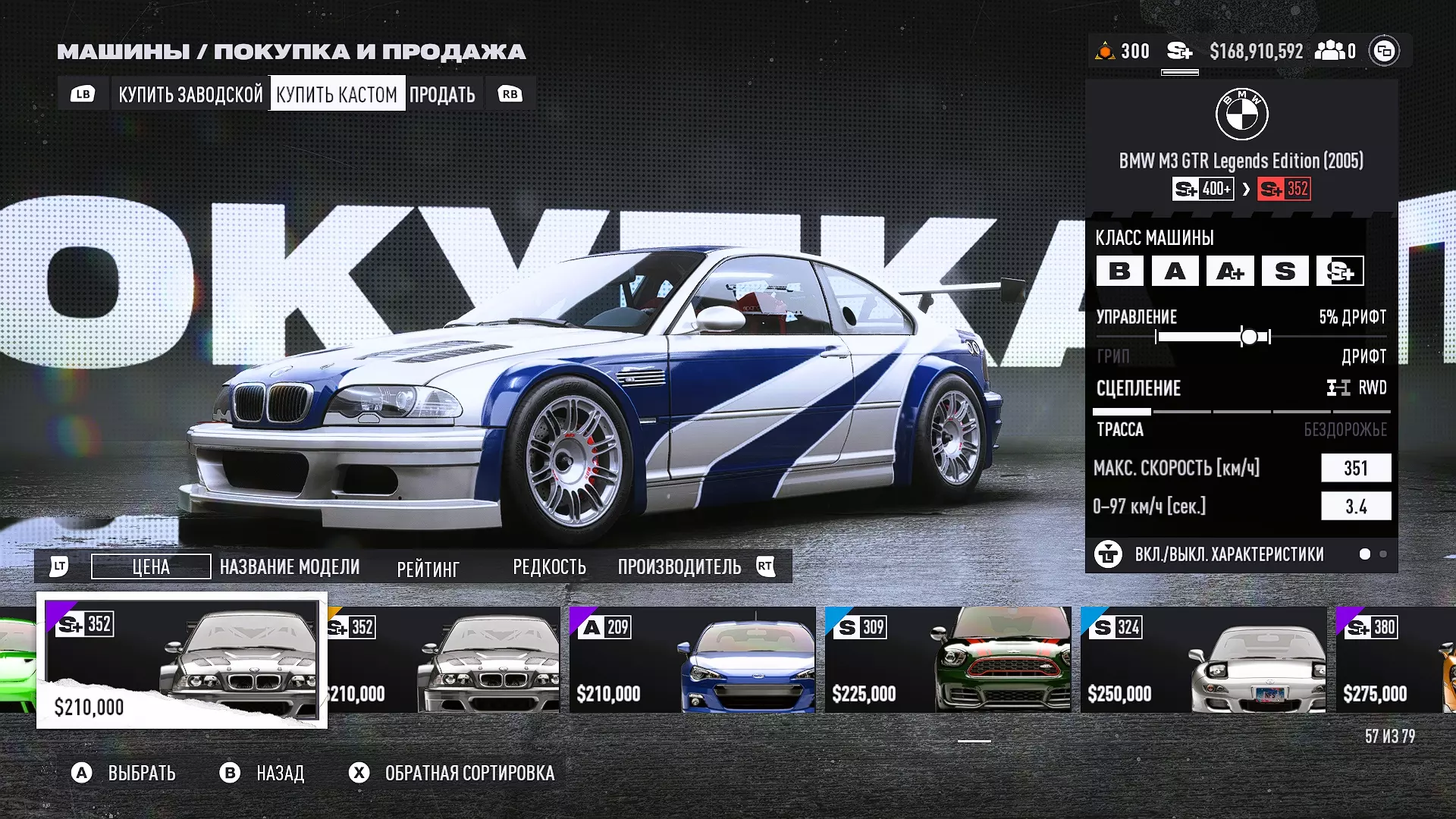The height and width of the screenshot is (819, 1456).
Task: Select the highlighted BMW M3 GTR $210,000 card
Action: [182, 660]
